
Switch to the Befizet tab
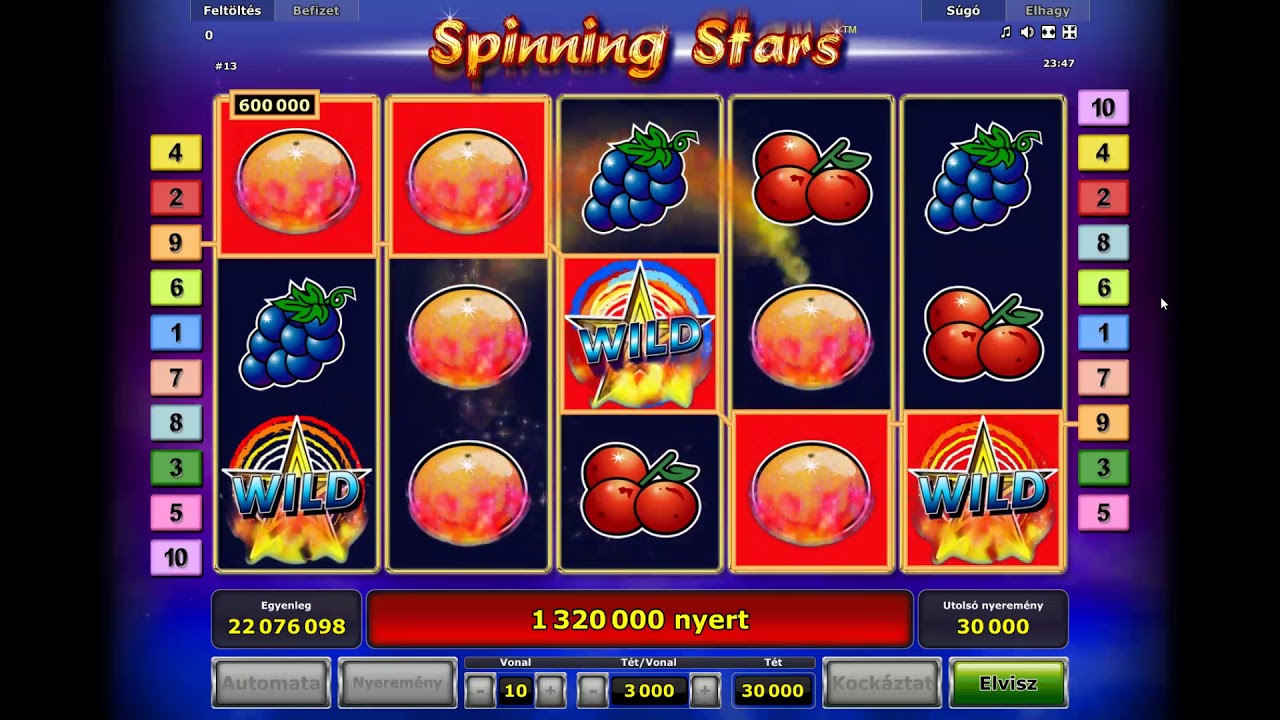pos(316,11)
